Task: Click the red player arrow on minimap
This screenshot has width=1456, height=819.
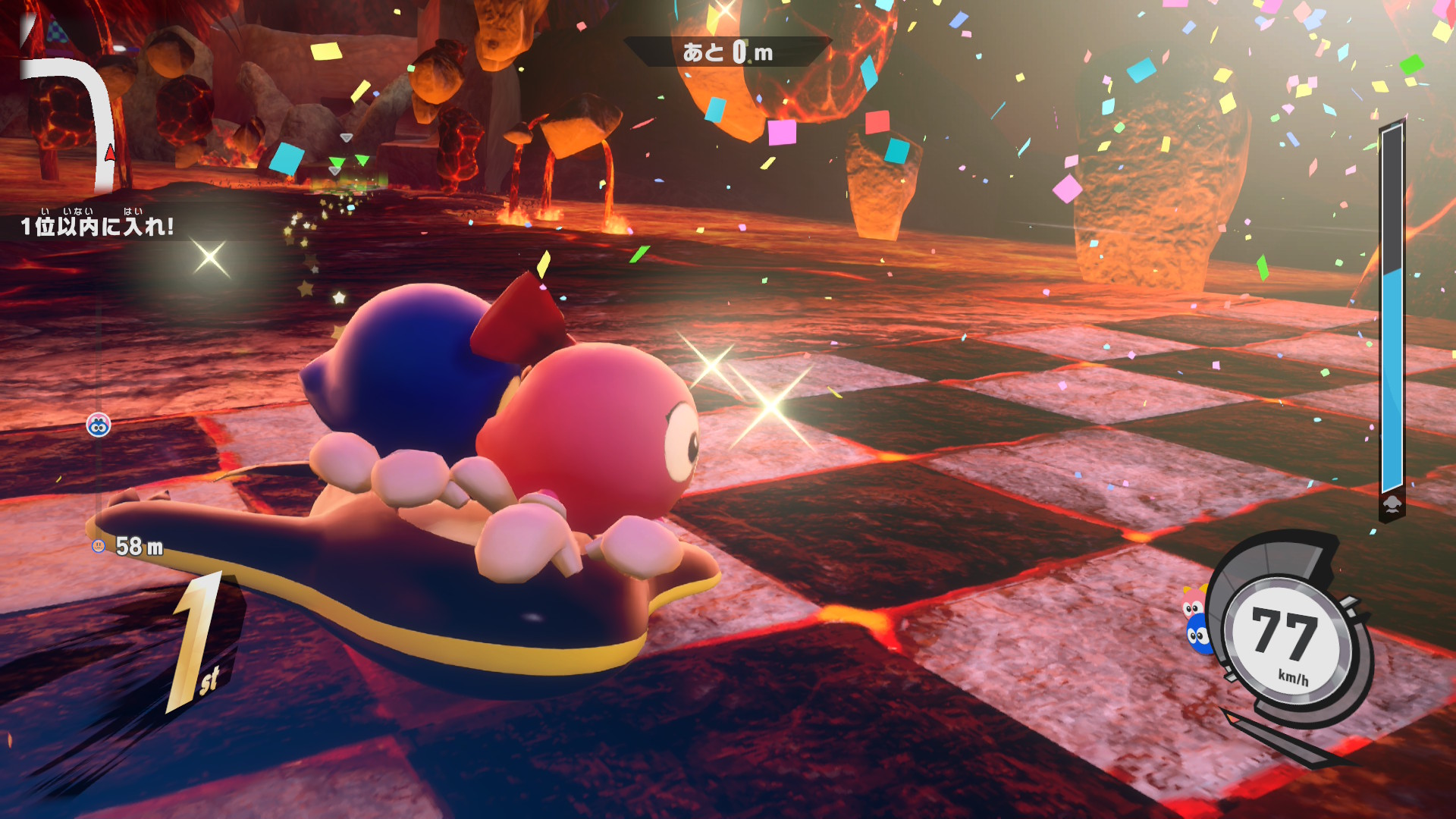Action: tap(110, 153)
